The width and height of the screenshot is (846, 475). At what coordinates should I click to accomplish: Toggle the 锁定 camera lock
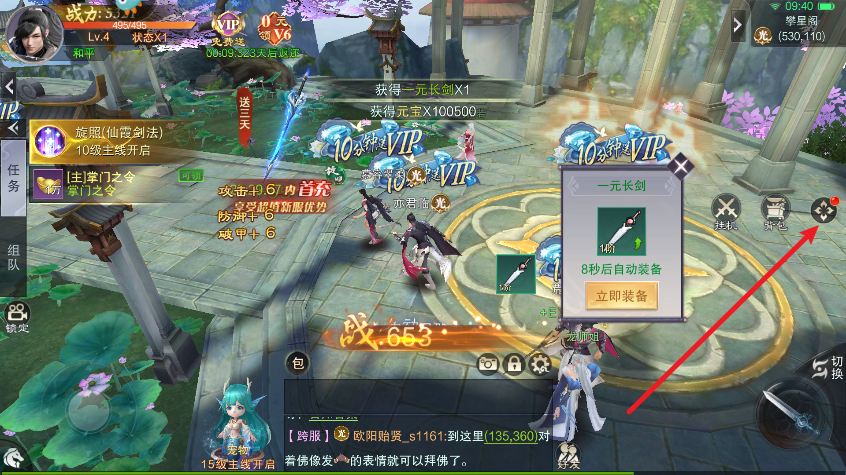click(x=16, y=317)
